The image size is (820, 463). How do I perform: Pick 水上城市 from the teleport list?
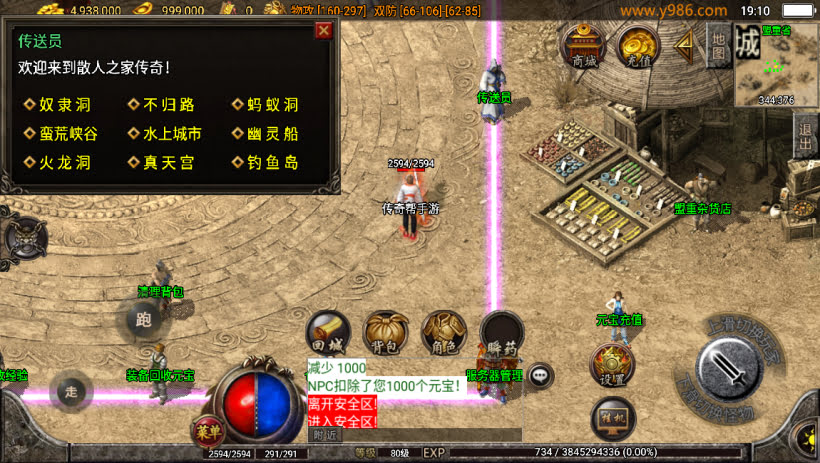click(172, 134)
